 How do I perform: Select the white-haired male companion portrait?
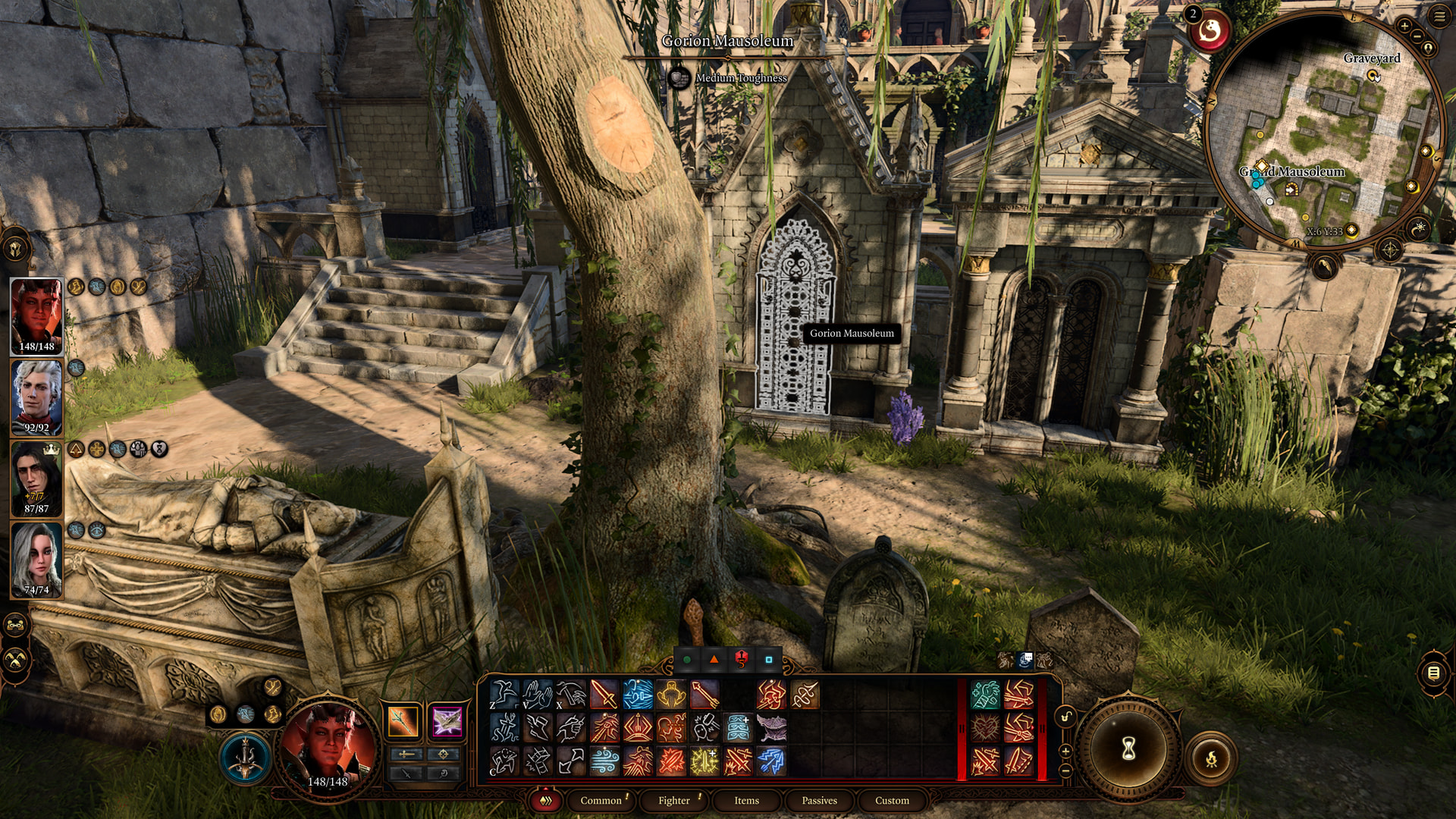(36, 397)
